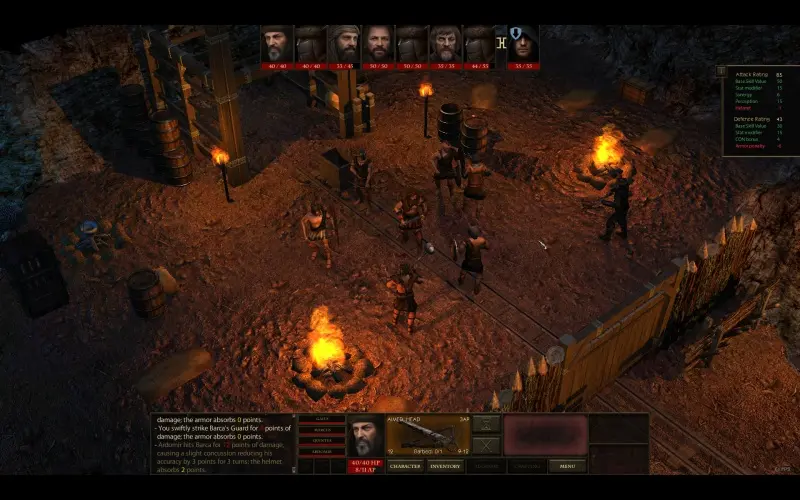800x500 pixels.
Task: Click the combat log text panel
Action: click(227, 444)
